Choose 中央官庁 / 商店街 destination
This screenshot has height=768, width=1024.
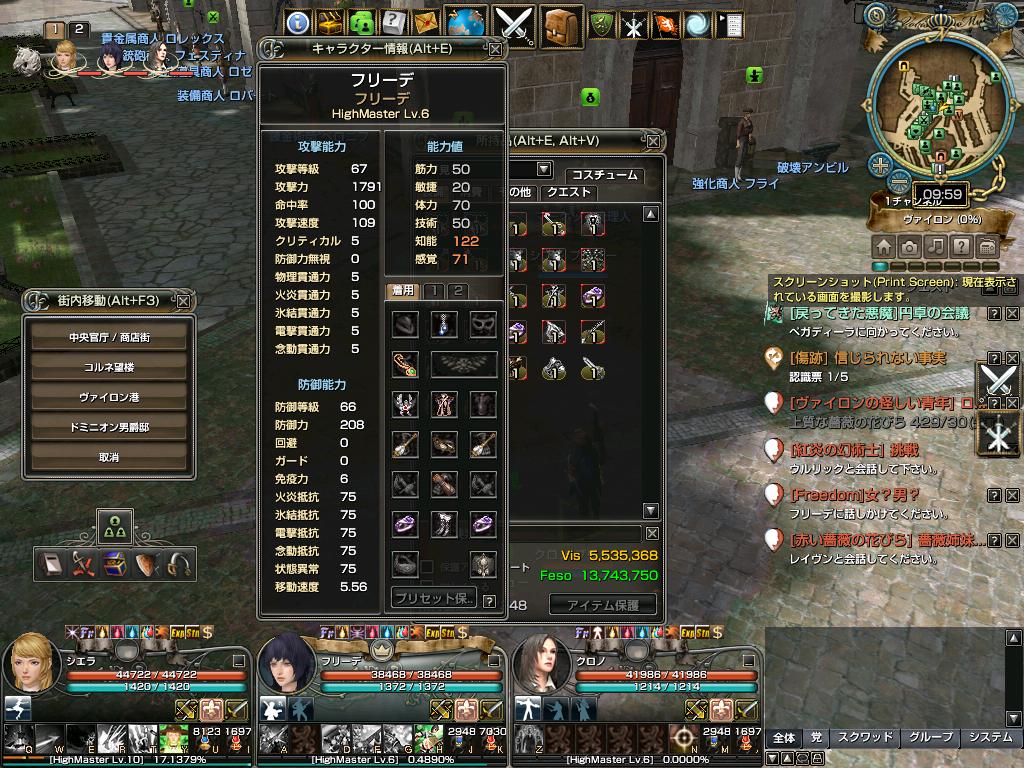coord(109,337)
